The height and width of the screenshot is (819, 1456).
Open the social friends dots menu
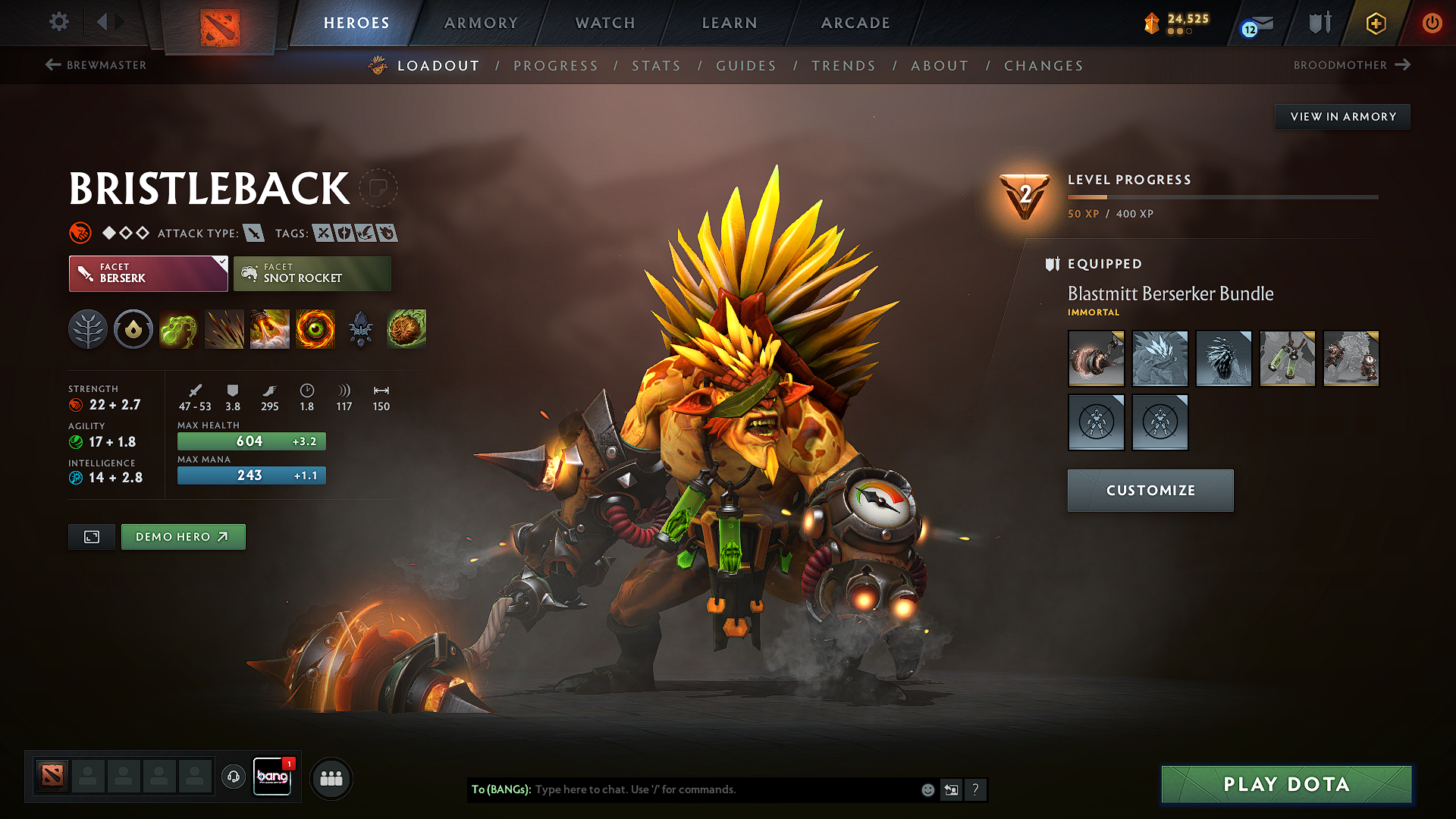331,778
